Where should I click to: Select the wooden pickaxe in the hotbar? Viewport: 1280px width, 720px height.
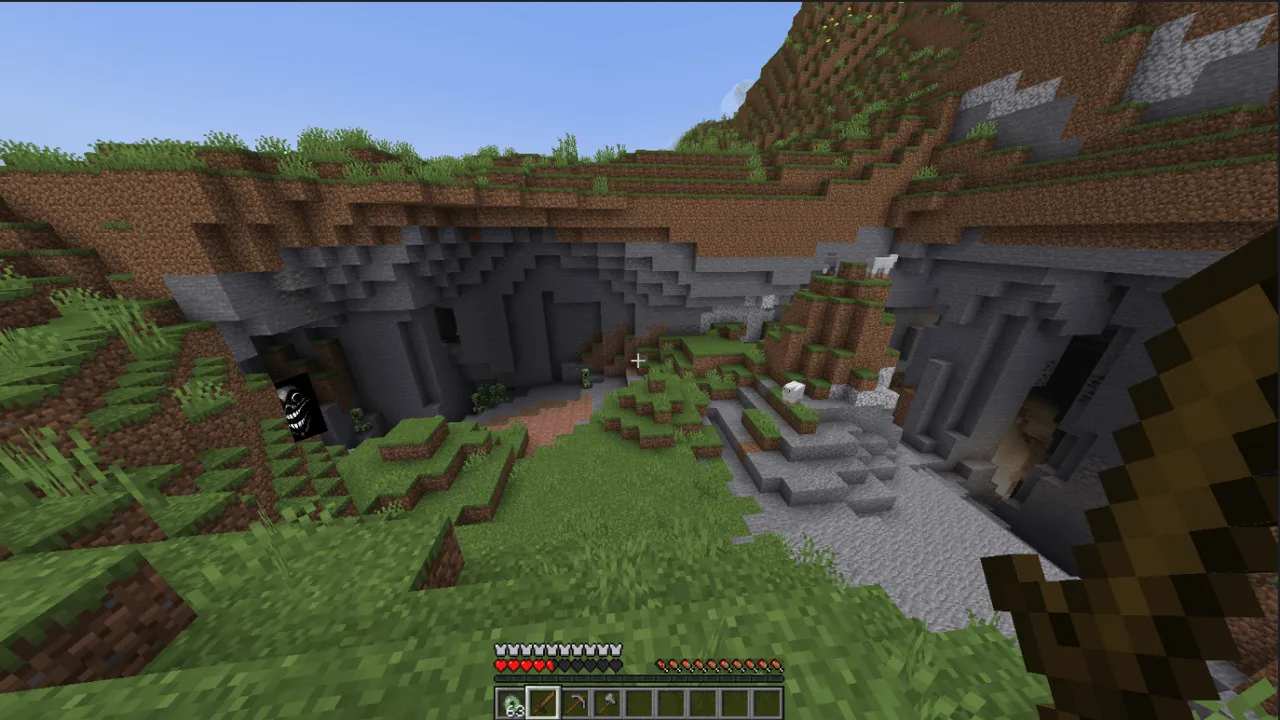pyautogui.click(x=577, y=703)
